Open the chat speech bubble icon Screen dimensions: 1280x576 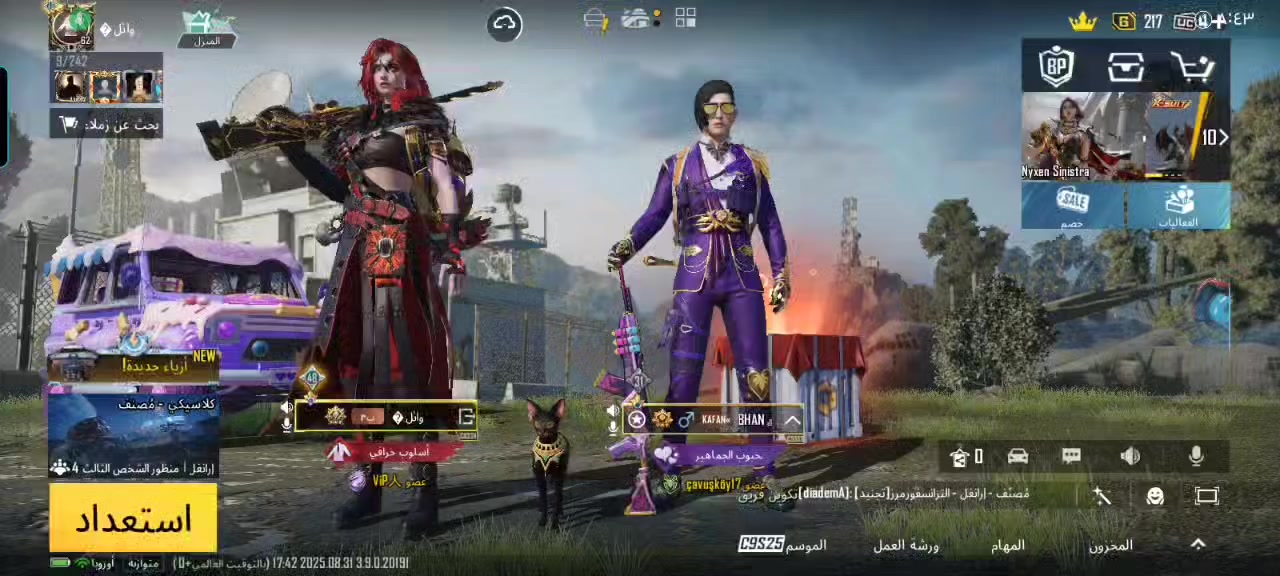(1071, 456)
